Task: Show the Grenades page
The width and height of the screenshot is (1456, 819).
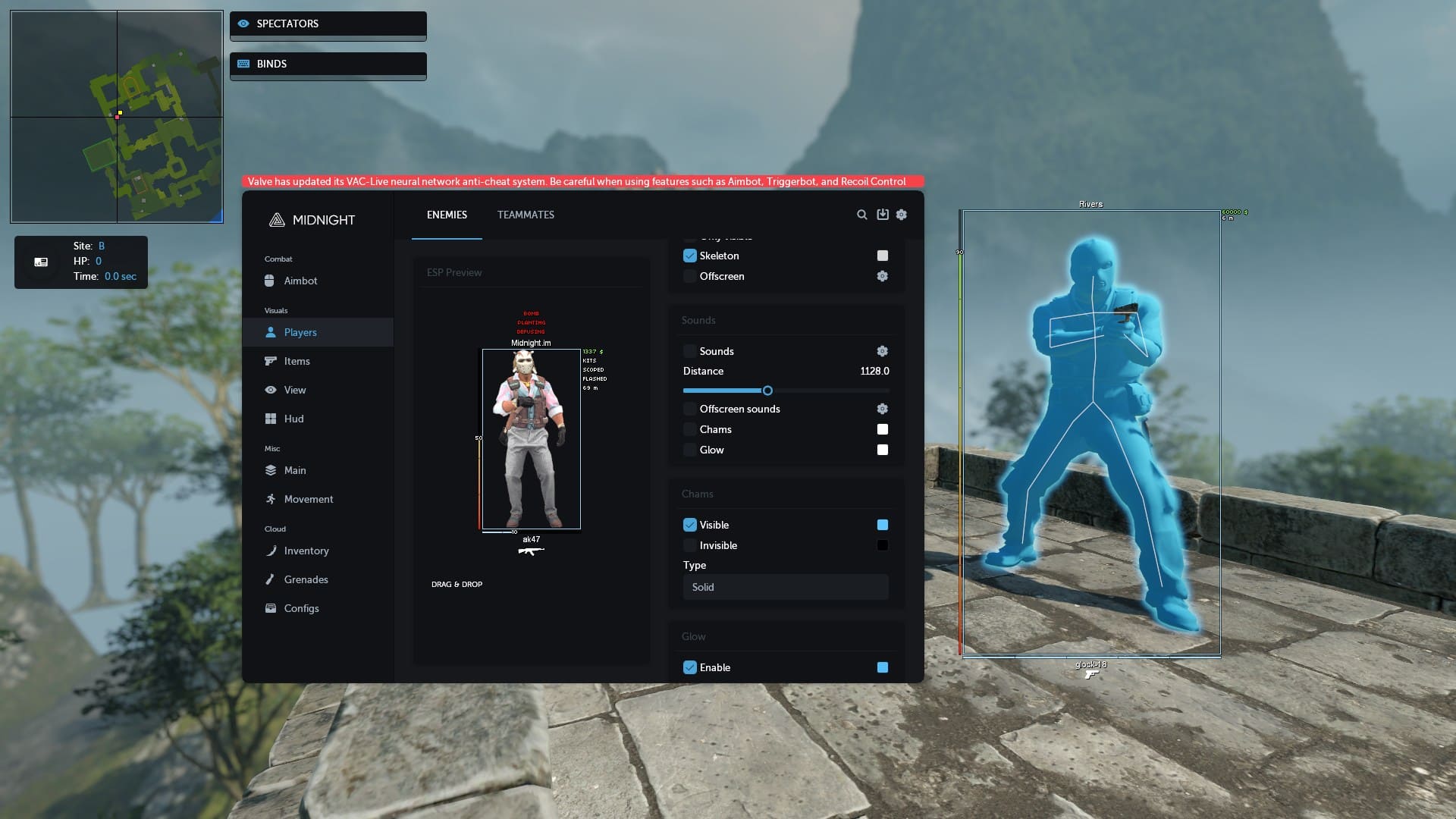Action: 306,579
